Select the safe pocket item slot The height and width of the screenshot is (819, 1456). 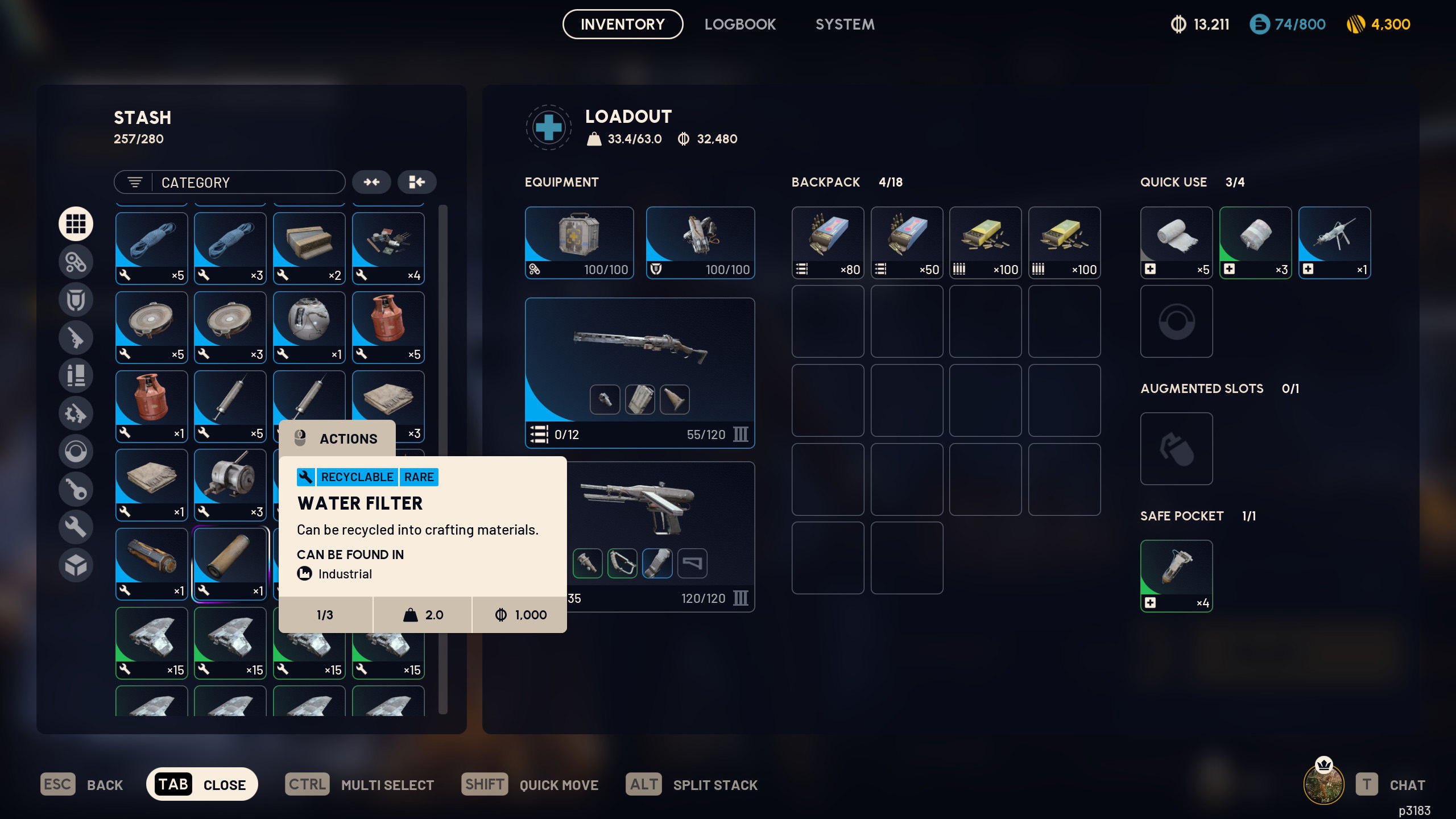[x=1176, y=576]
